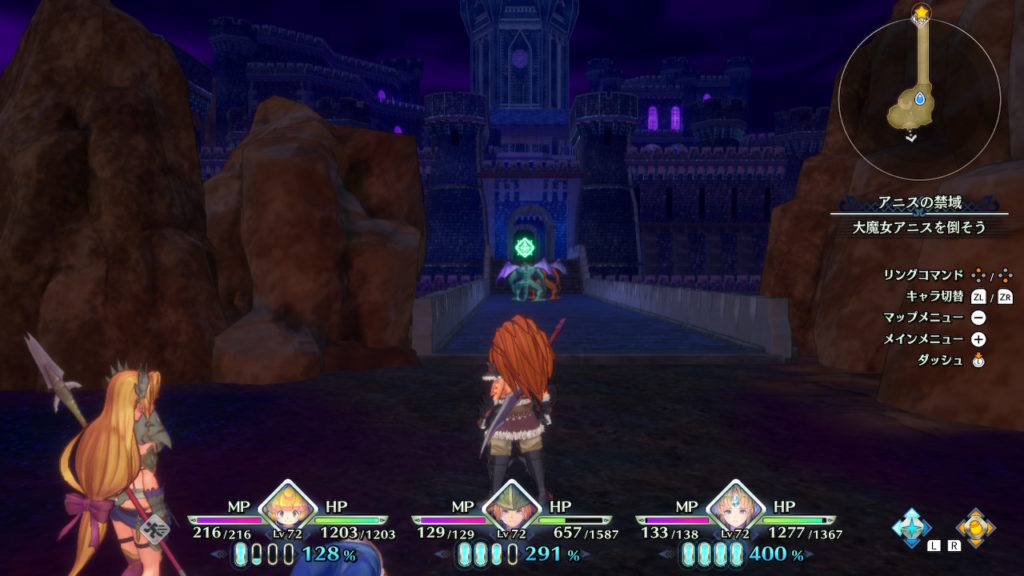The height and width of the screenshot is (576, 1024).
Task: Switch to the tiara-wearing character portrait
Action: point(736,508)
